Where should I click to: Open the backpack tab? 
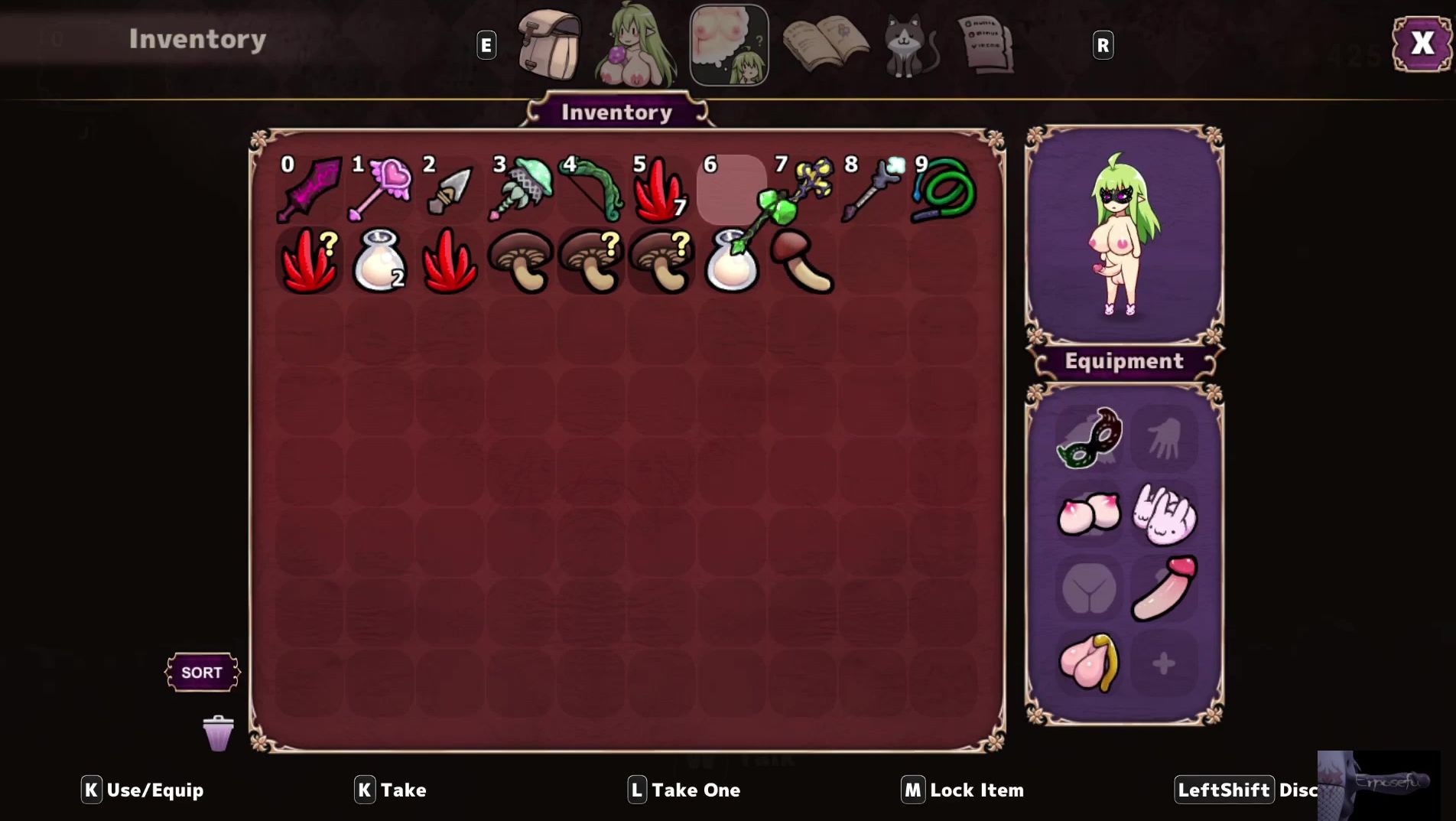(x=548, y=46)
